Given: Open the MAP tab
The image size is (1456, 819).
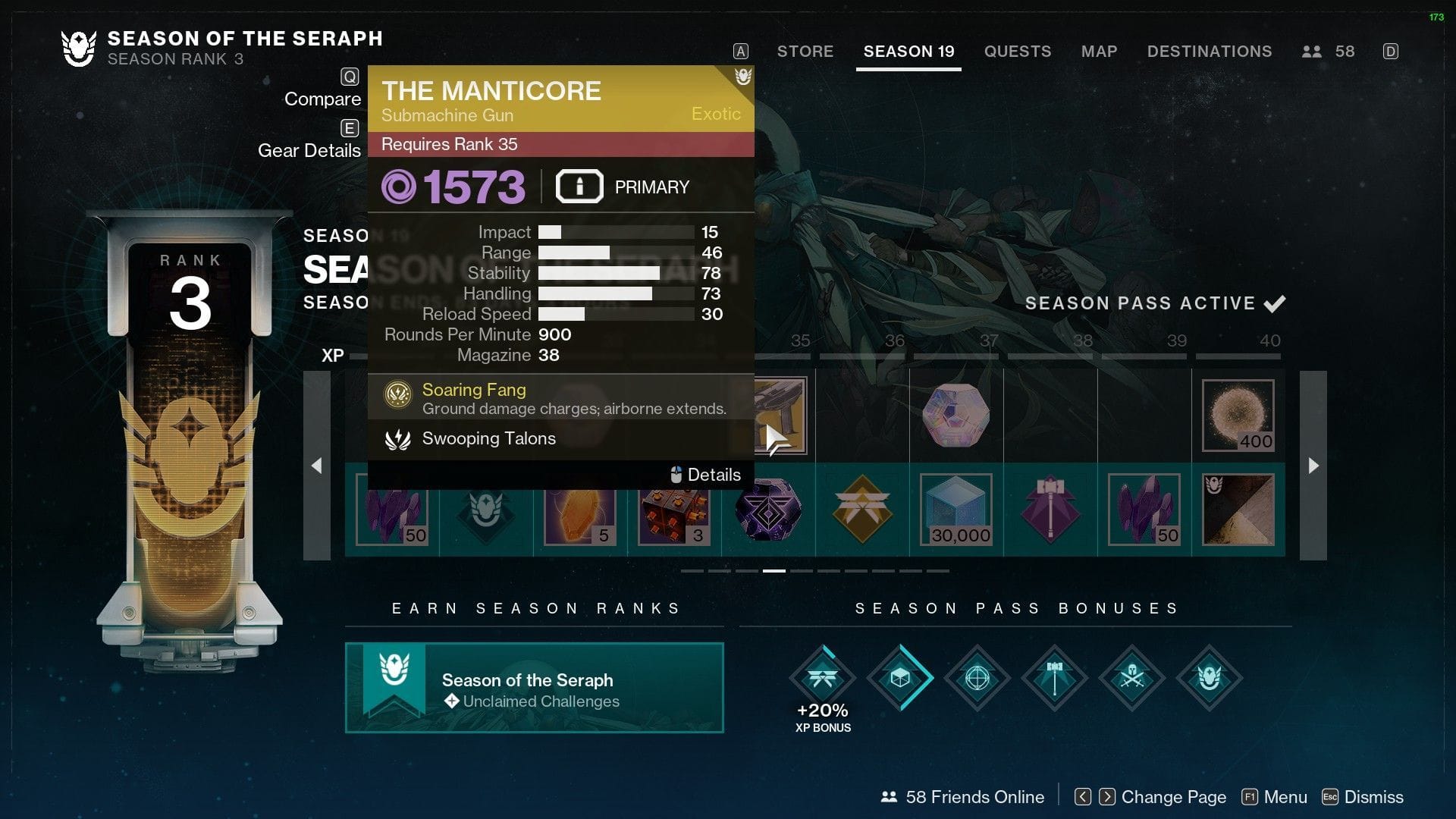Looking at the screenshot, I should click(1099, 52).
